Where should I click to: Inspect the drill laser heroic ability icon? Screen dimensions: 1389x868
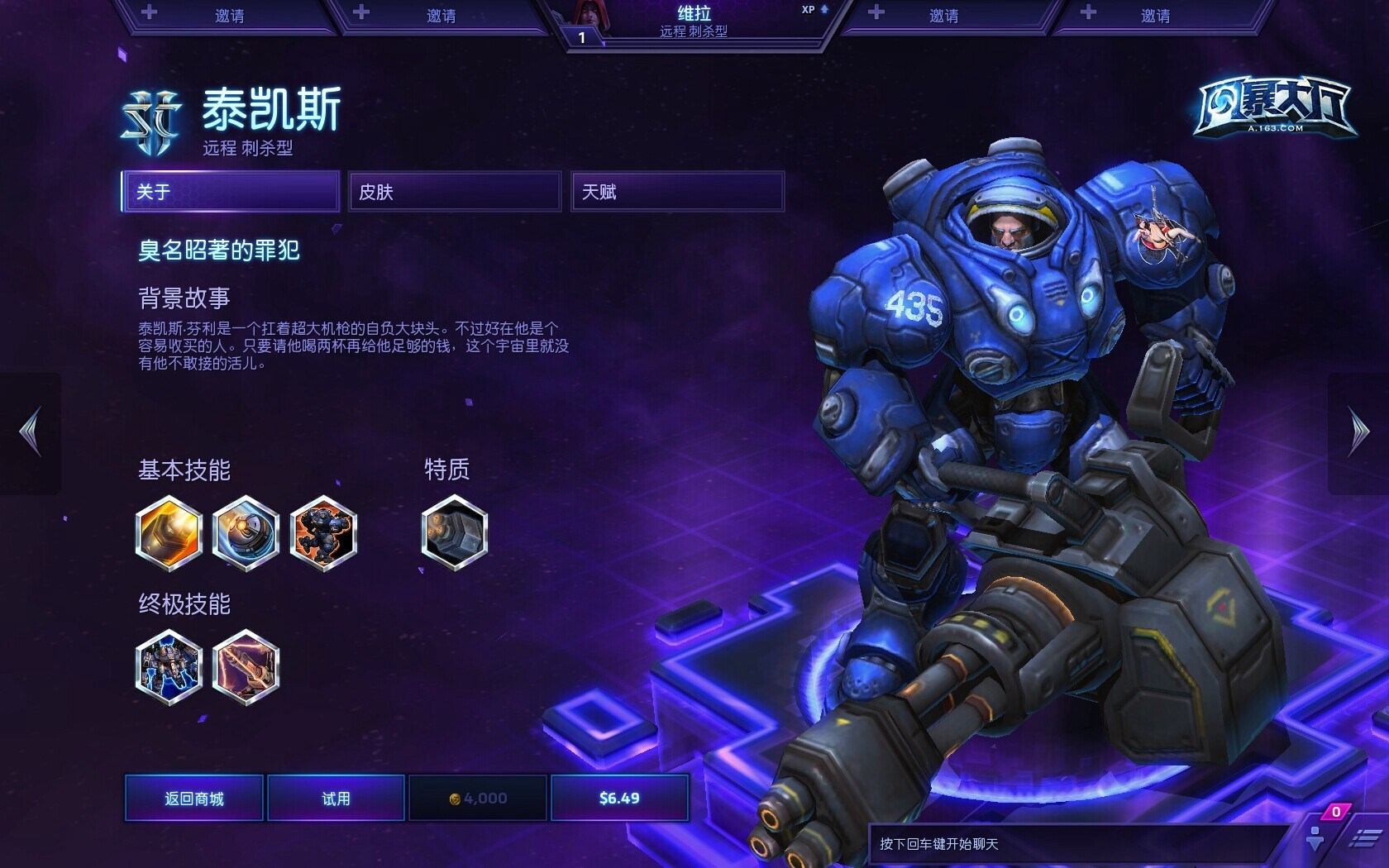(246, 667)
